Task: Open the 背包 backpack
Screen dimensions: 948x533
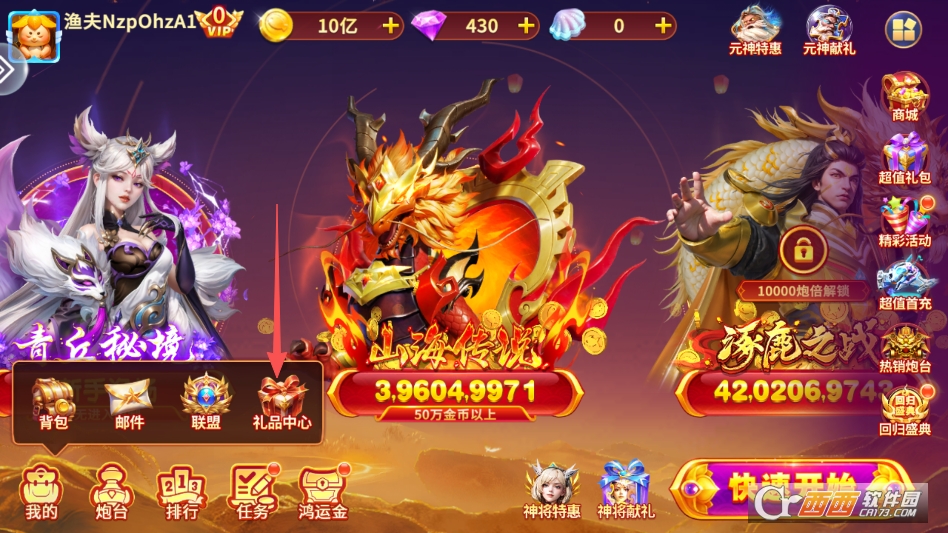Action: 53,401
